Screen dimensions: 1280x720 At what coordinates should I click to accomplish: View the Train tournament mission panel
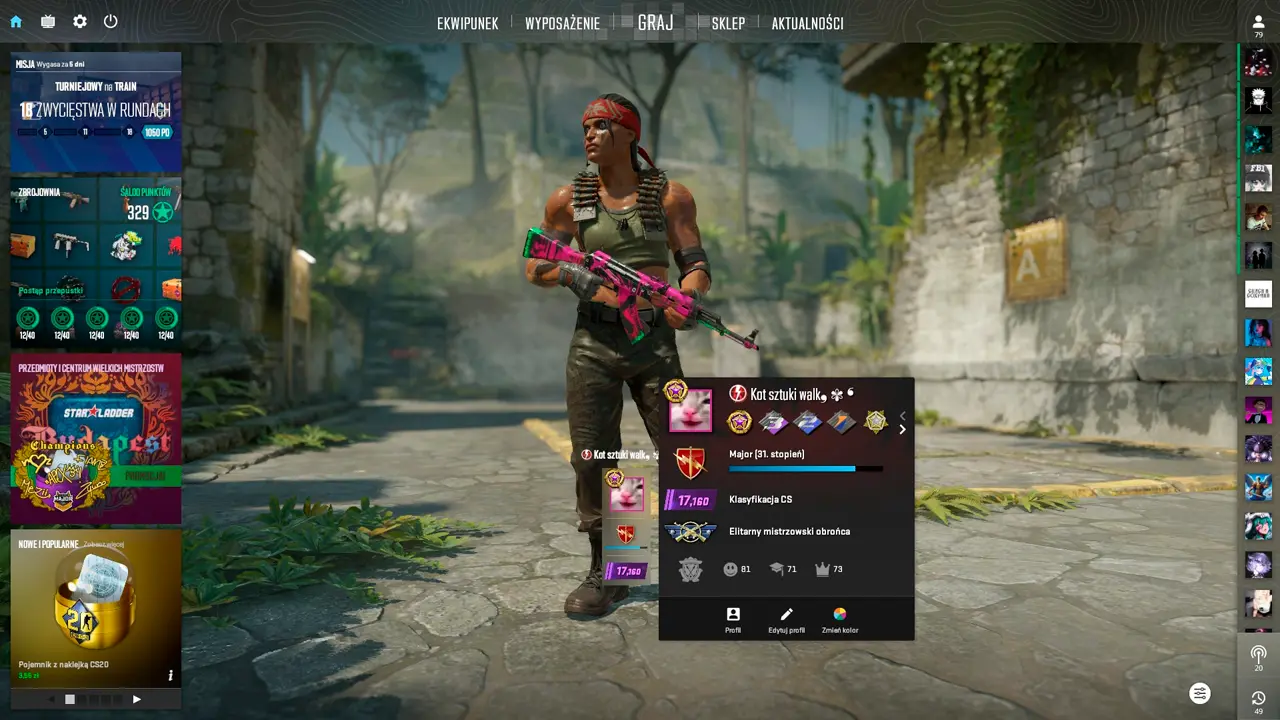click(96, 111)
